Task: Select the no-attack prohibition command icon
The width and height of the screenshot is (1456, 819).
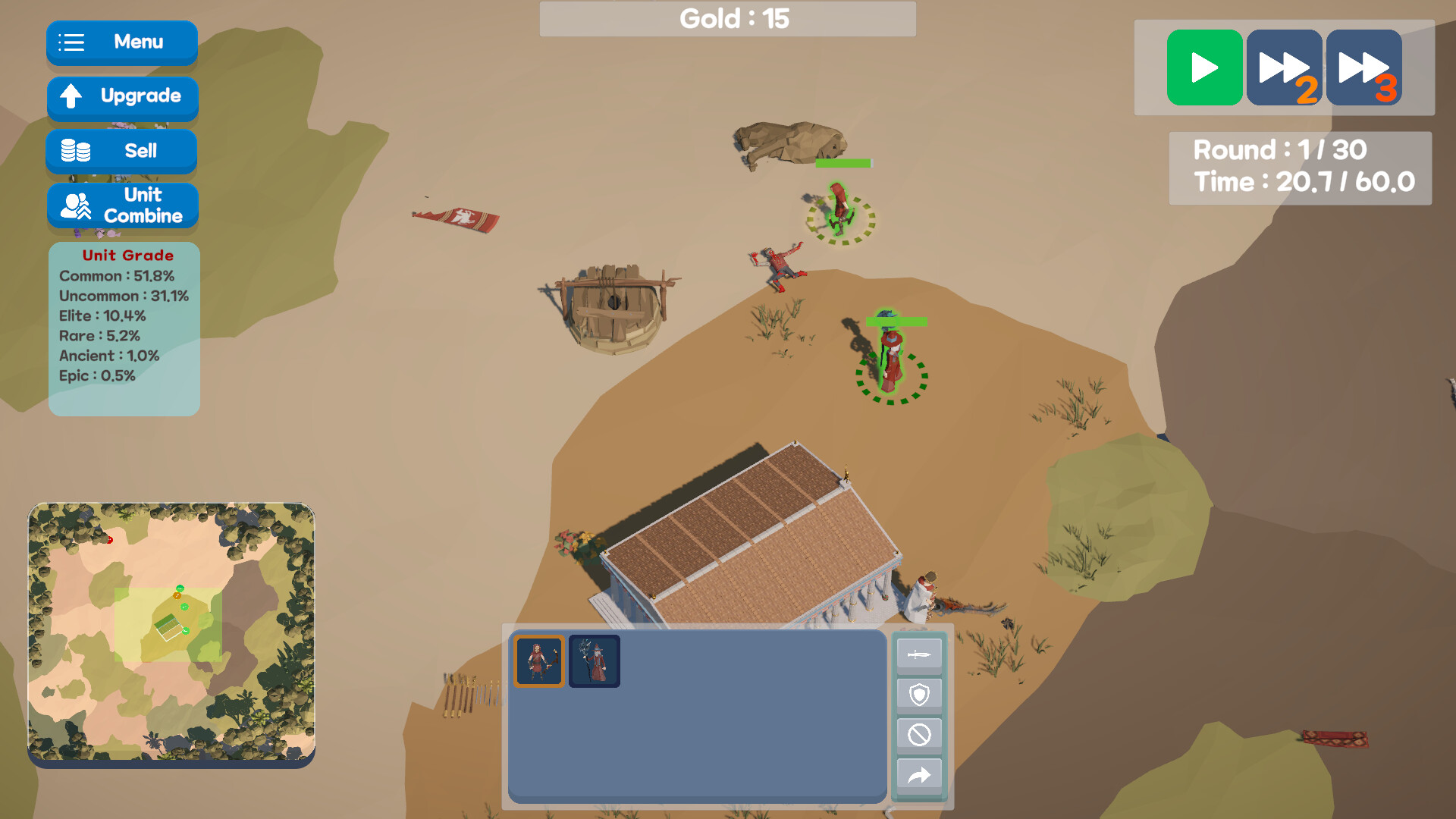Action: pyautogui.click(x=918, y=734)
